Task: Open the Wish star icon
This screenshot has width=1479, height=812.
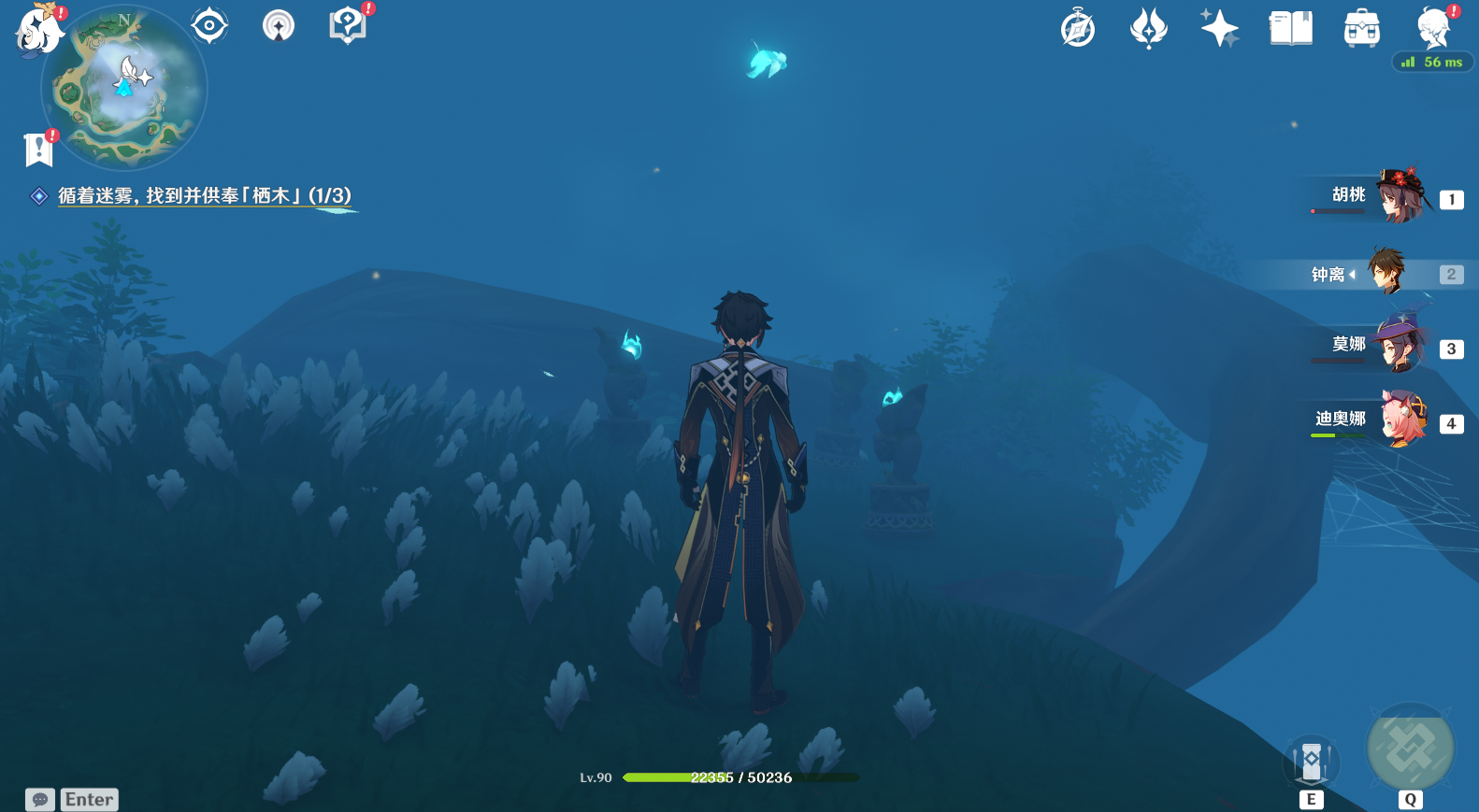Action: (1148, 28)
